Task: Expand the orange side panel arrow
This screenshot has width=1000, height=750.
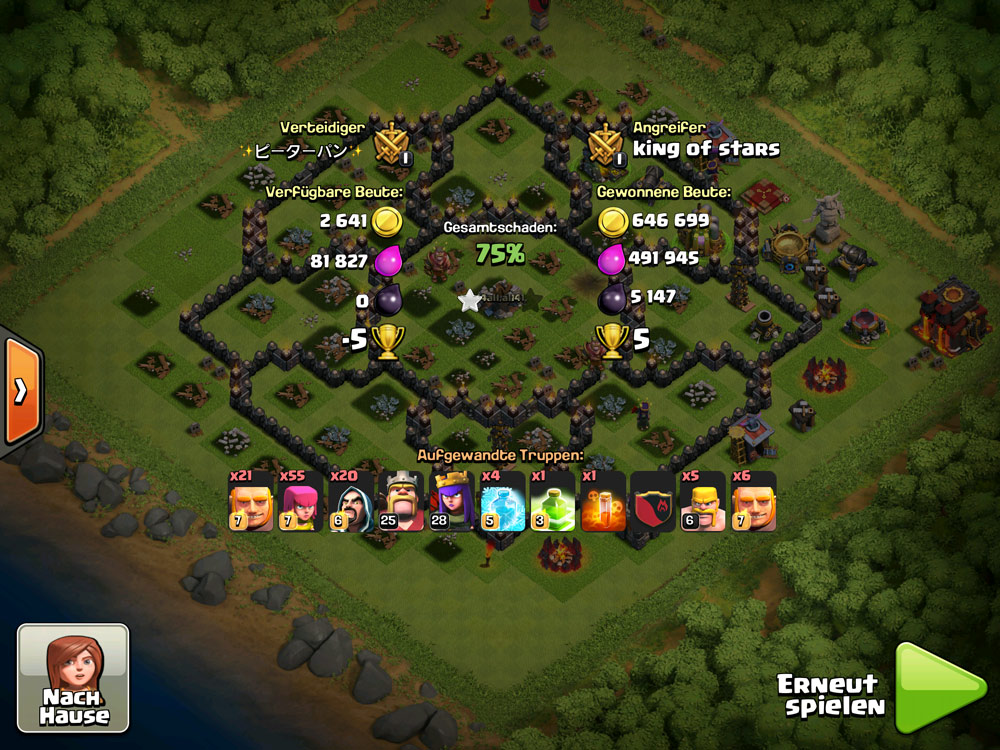Action: pyautogui.click(x=20, y=390)
